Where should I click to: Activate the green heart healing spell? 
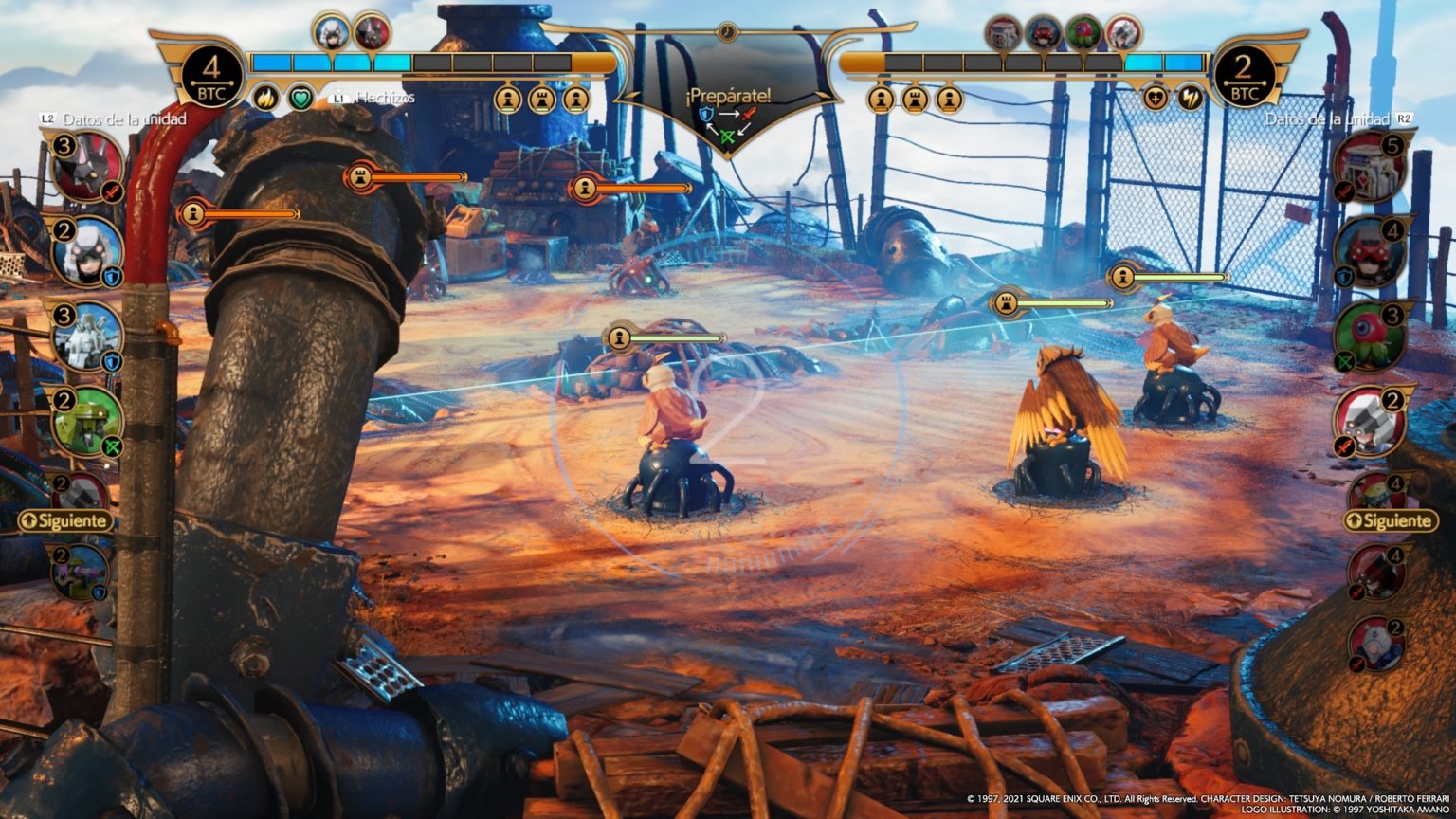[300, 97]
